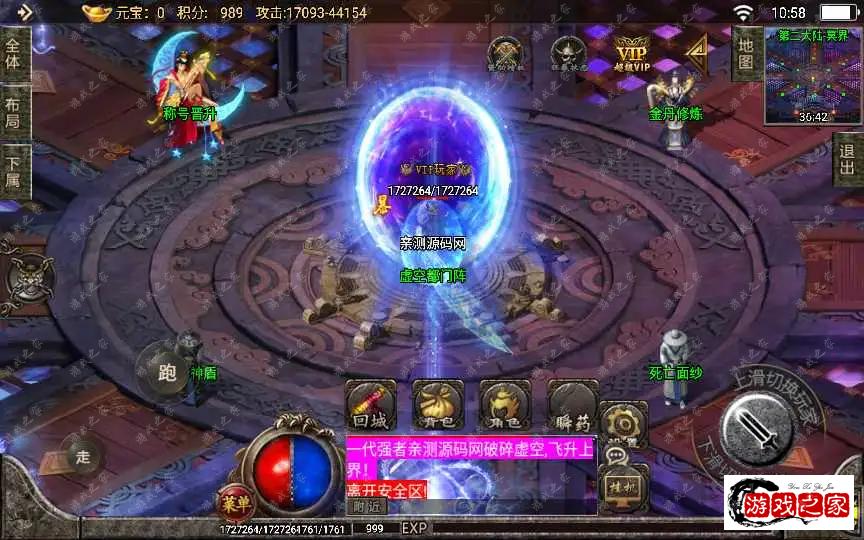Select the 附近 nearby chat channel
Image resolution: width=864 pixels, height=540 pixels.
[x=367, y=506]
